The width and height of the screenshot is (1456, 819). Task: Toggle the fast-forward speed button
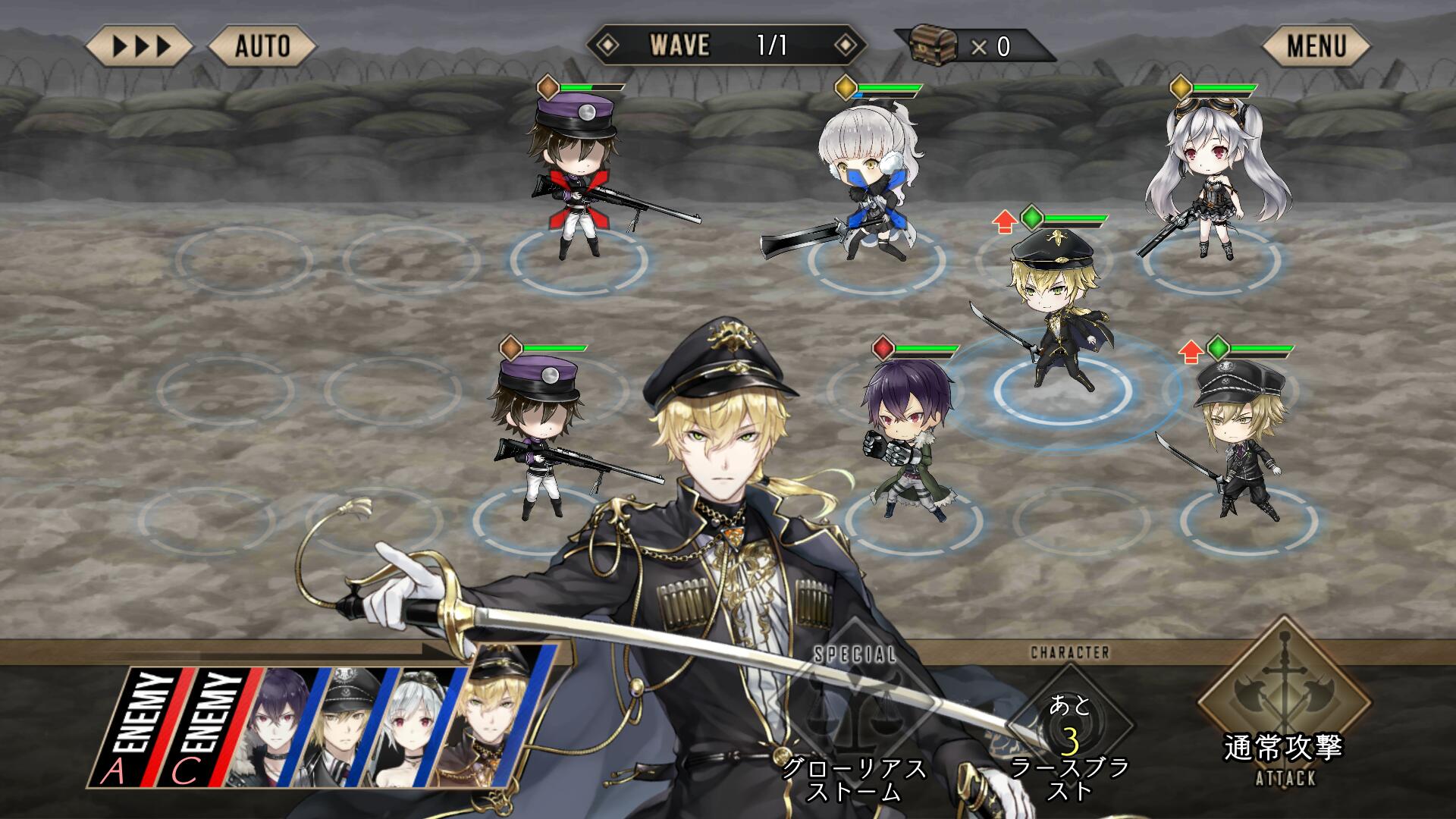(140, 47)
